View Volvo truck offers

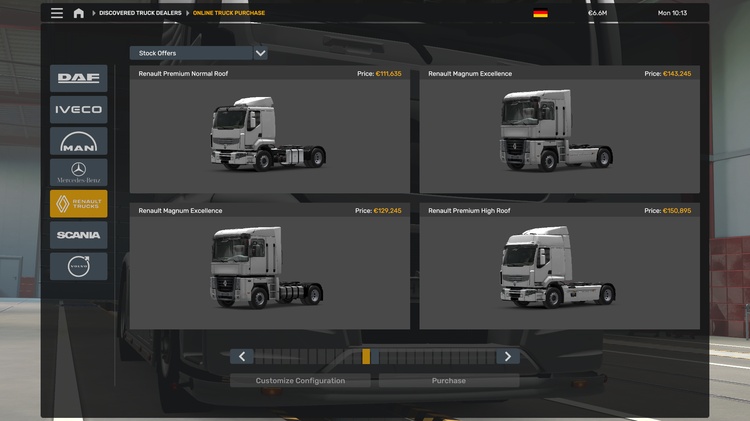click(x=78, y=266)
